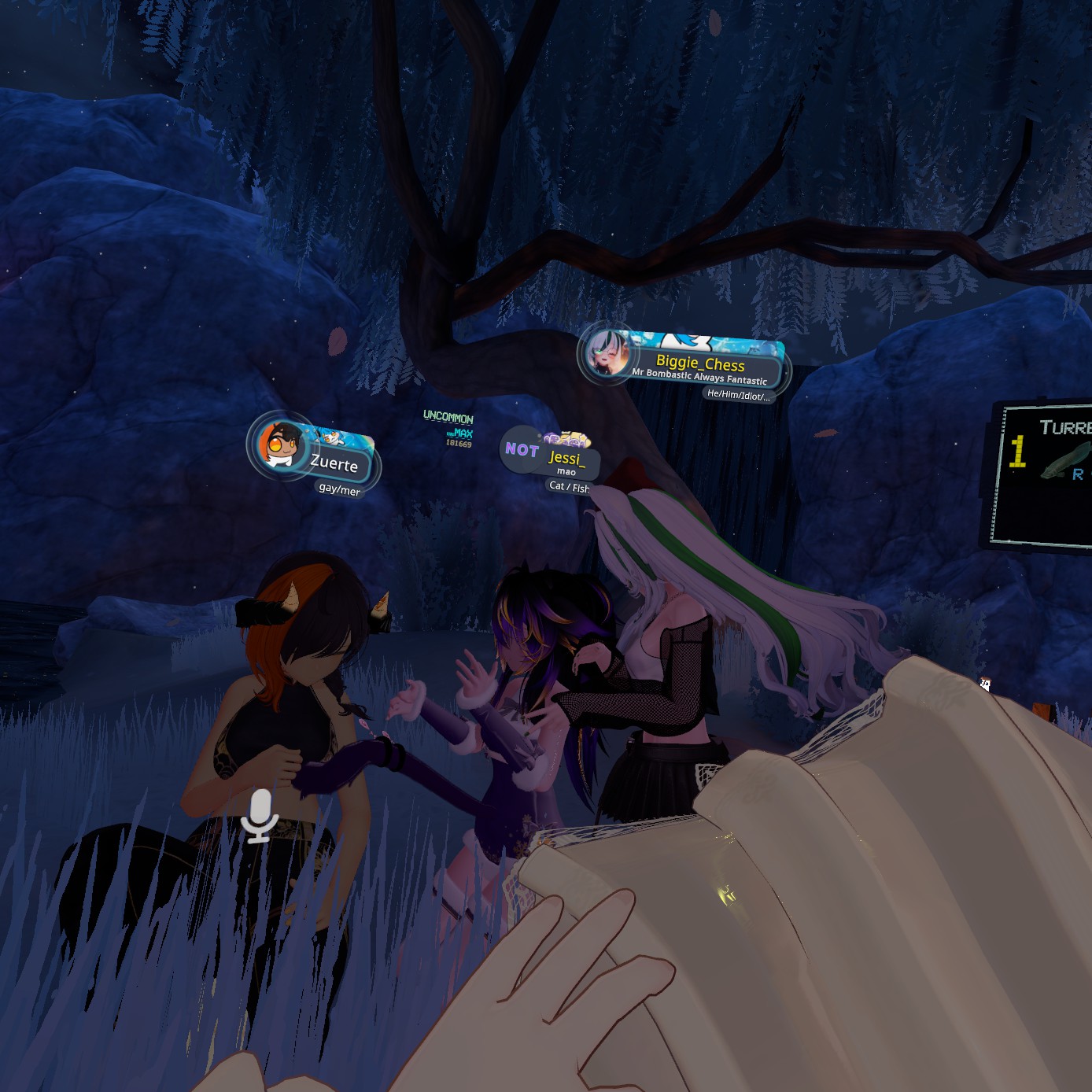
Task: Select the Jessi_ player nameplate
Action: point(566,458)
